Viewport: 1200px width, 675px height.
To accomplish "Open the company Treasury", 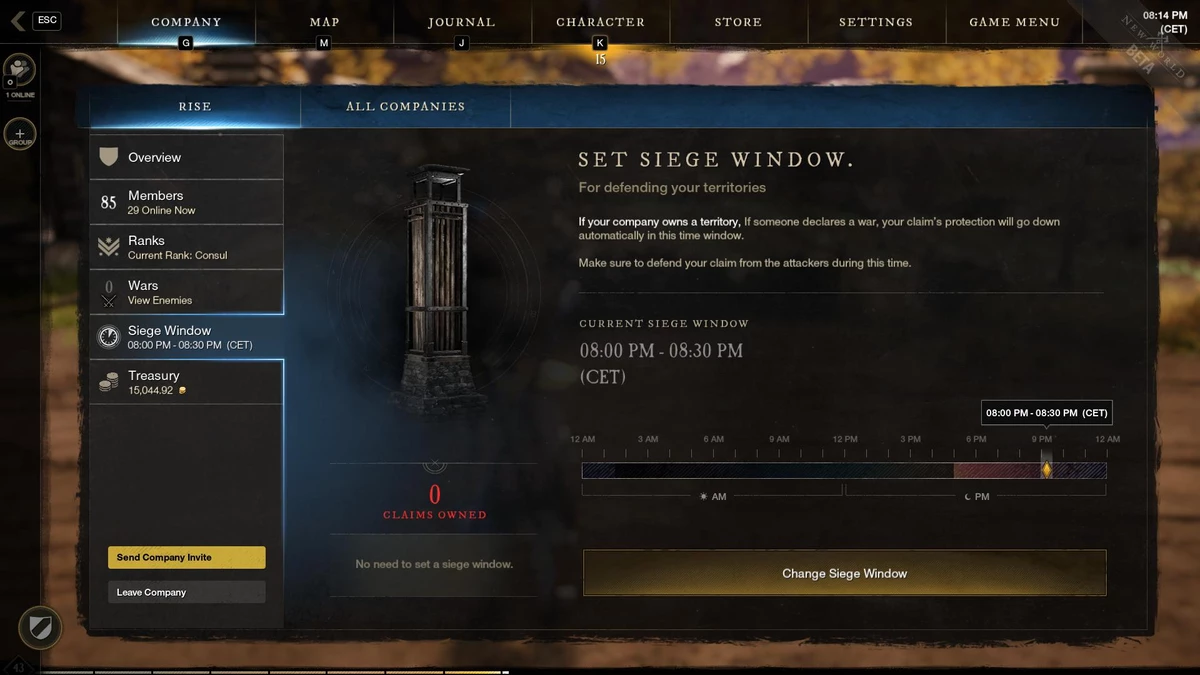I will point(187,382).
